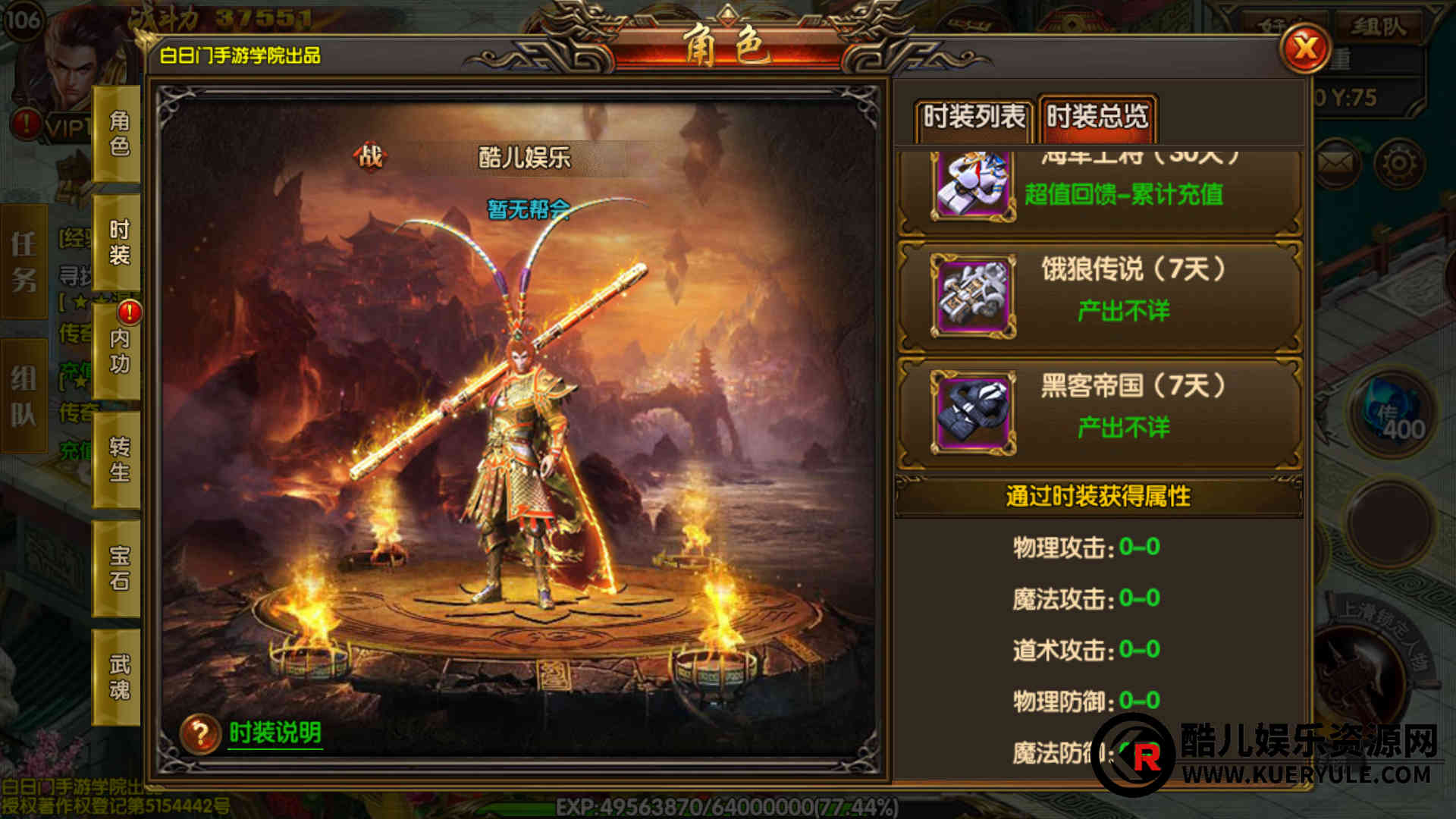Screen dimensions: 1456x819
Task: Choose the 黑客帝国 (7天) costume entry
Action: (x=1100, y=411)
